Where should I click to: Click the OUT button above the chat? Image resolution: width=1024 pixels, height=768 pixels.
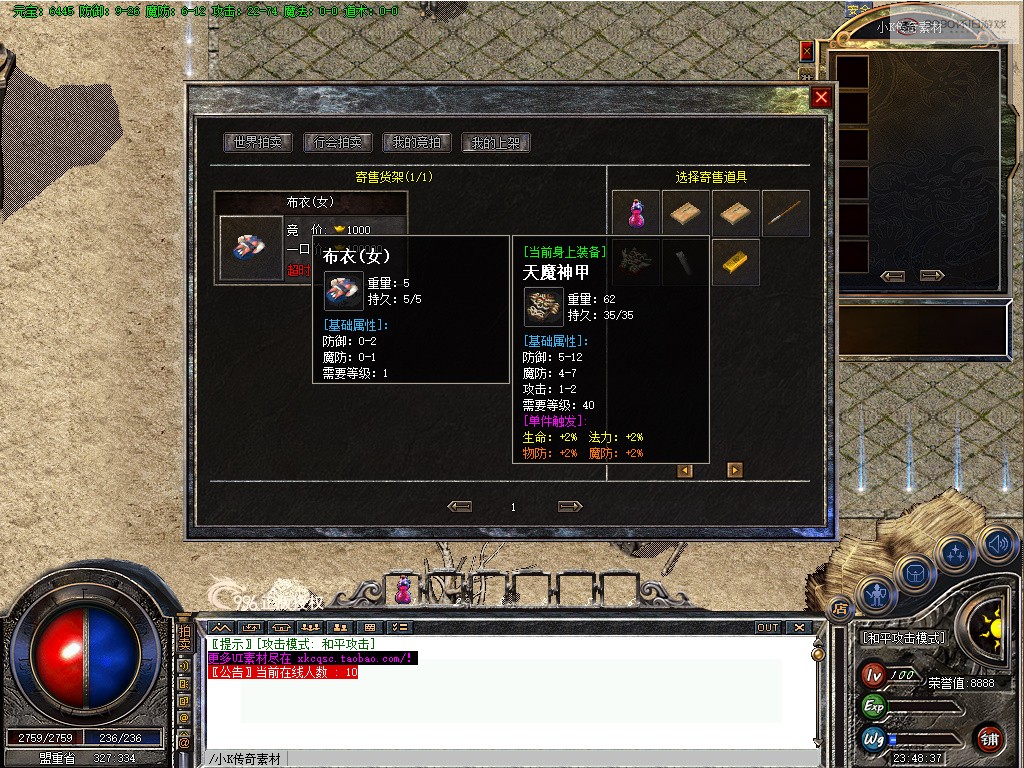coord(767,627)
